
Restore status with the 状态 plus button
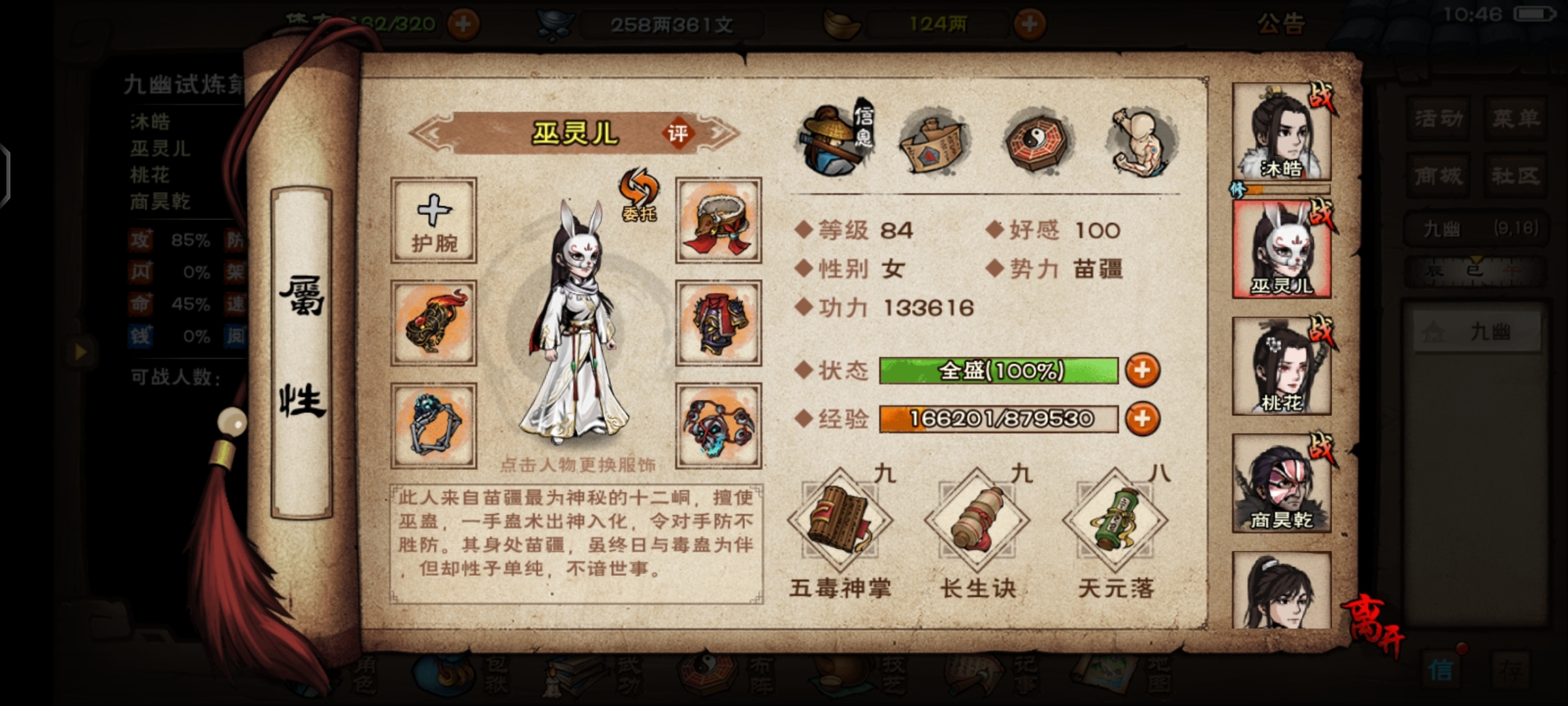1142,370
